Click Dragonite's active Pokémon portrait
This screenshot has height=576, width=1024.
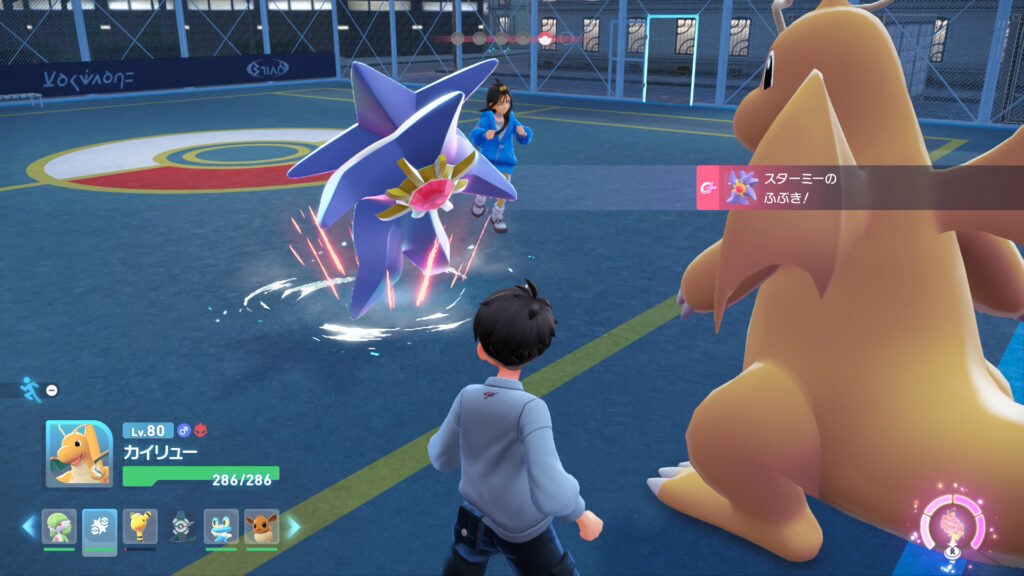tap(79, 453)
